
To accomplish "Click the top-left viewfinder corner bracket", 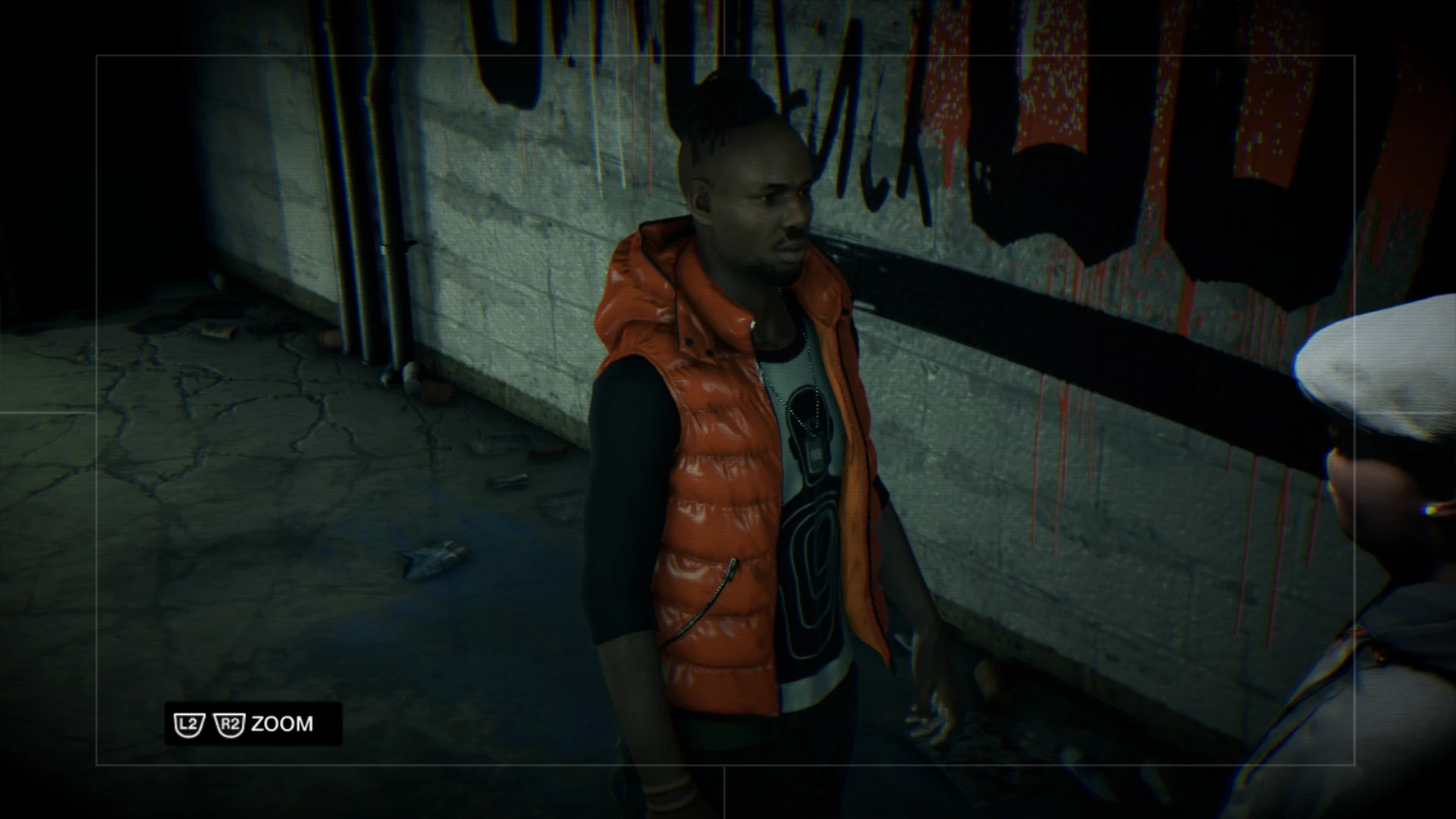I will click(x=99, y=57).
